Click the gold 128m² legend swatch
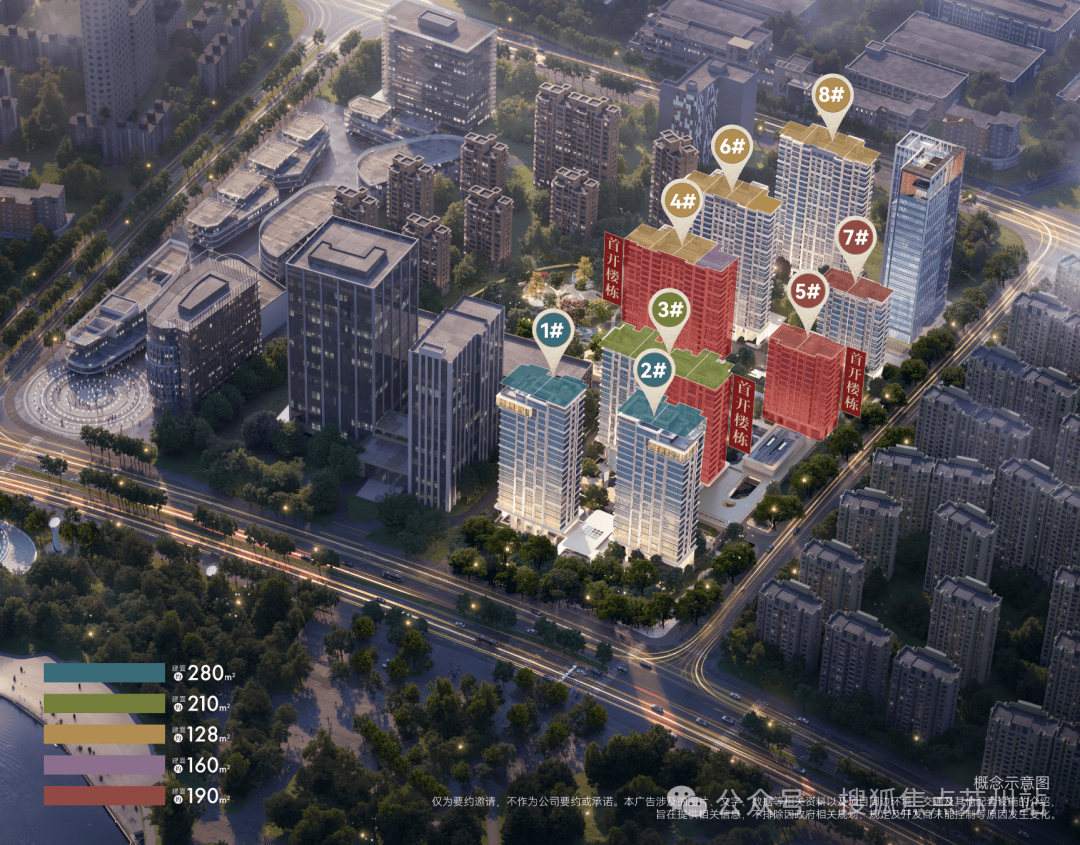Image resolution: width=1080 pixels, height=845 pixels. (104, 734)
